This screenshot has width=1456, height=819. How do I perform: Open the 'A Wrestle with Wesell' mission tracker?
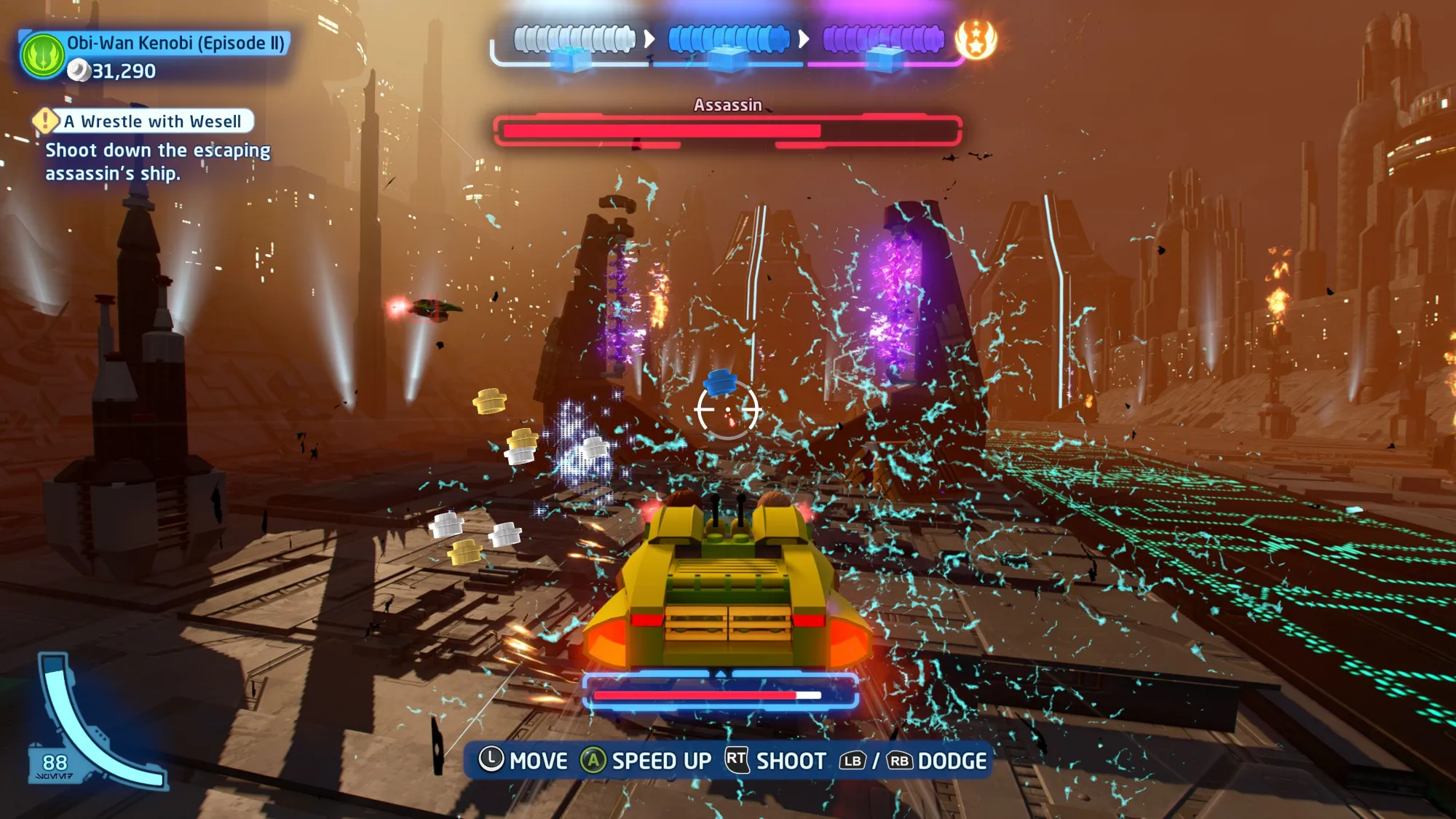tap(152, 121)
